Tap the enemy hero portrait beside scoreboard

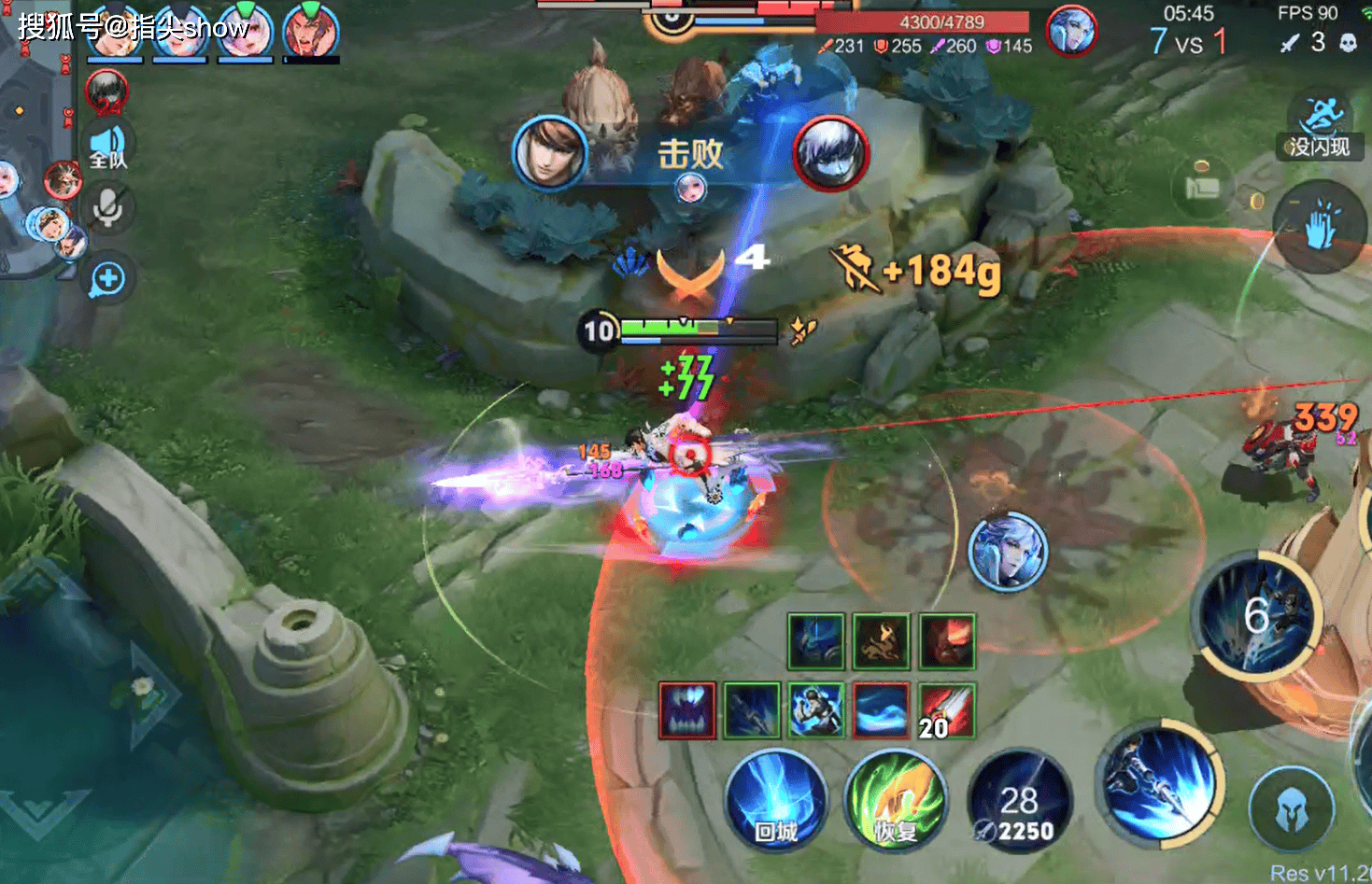pos(1070,31)
